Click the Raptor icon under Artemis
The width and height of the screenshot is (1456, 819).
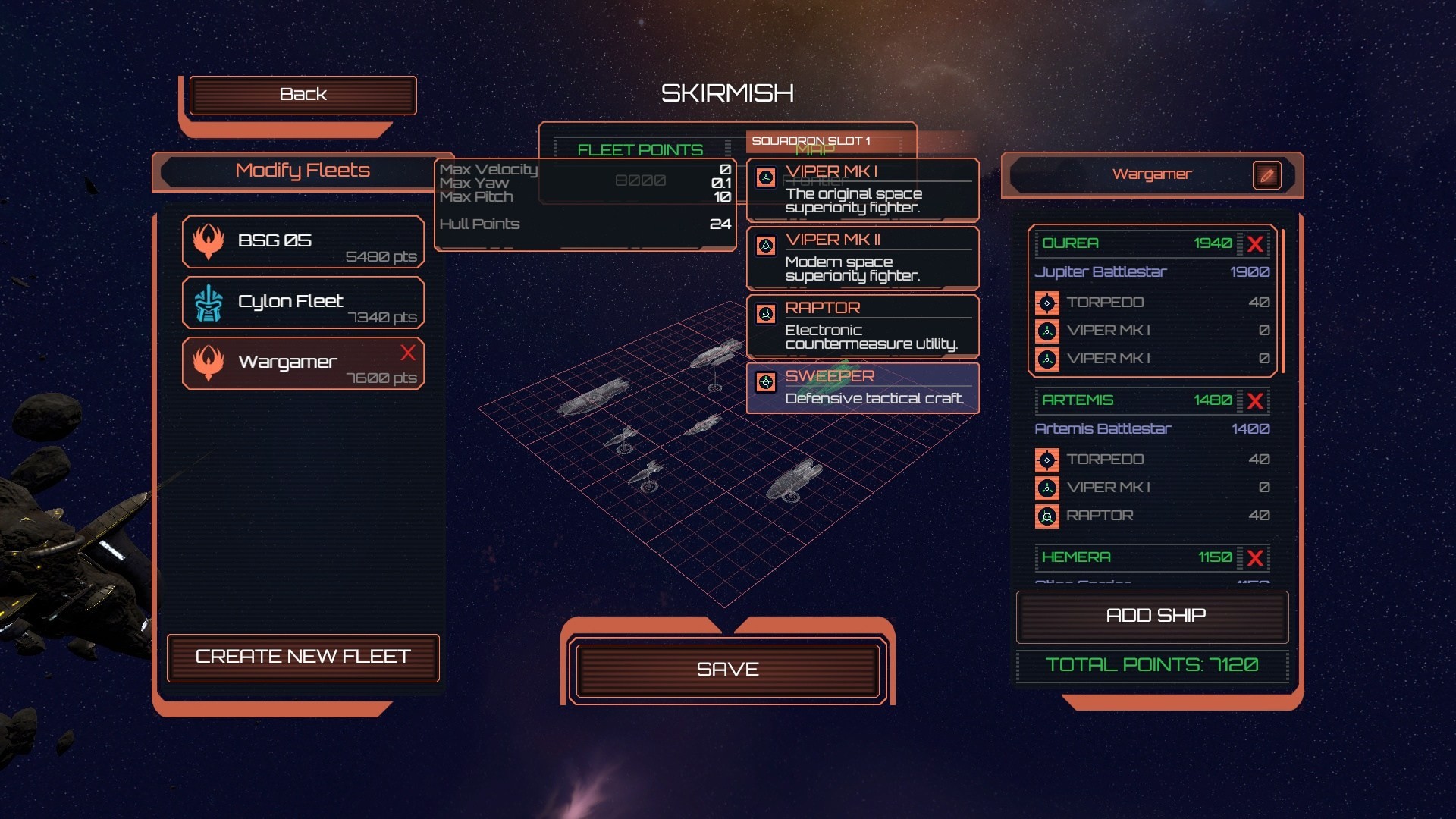click(x=1048, y=516)
